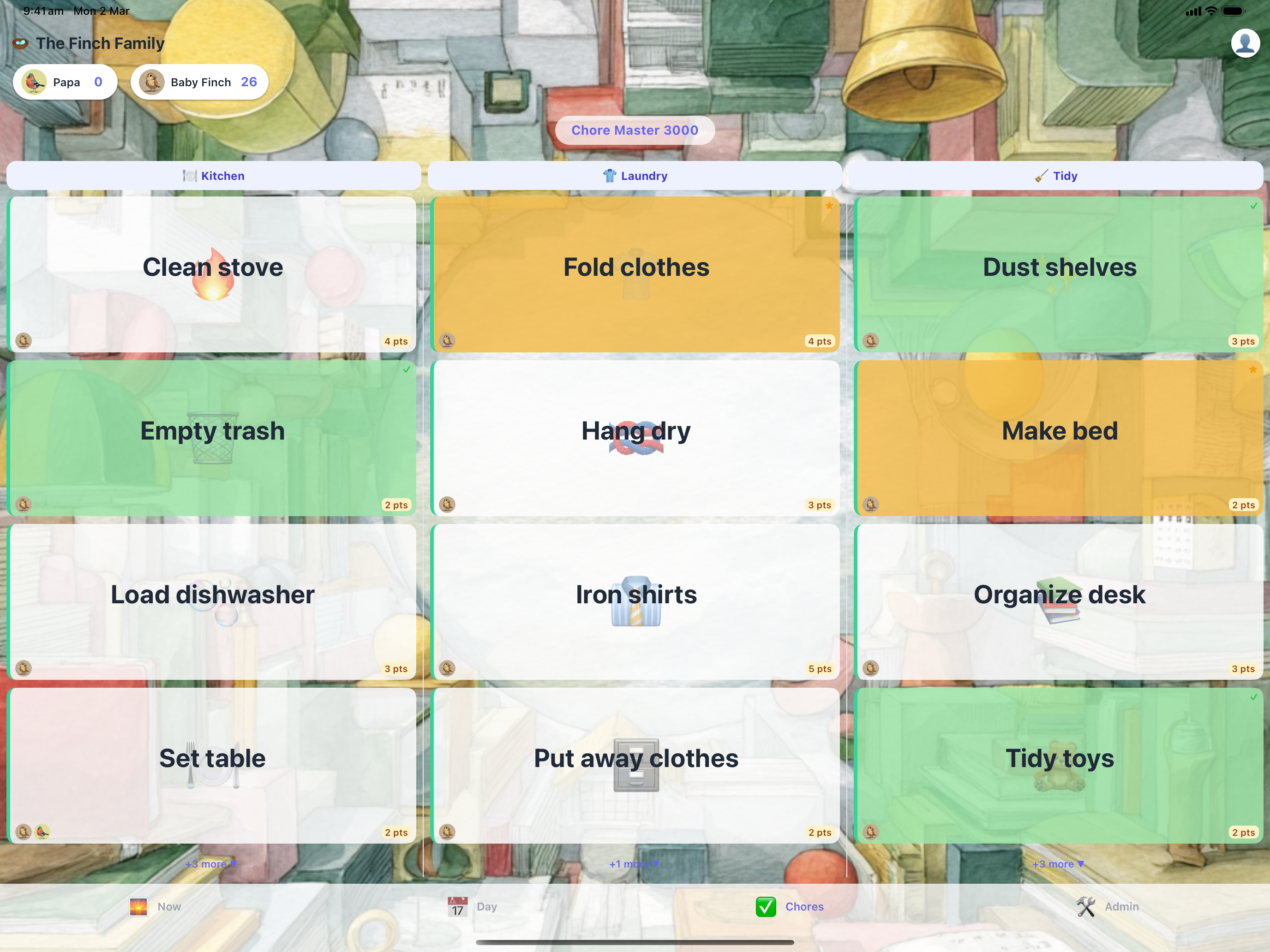Open the calendar Day icon
Screen dimensions: 1270x952
456,907
